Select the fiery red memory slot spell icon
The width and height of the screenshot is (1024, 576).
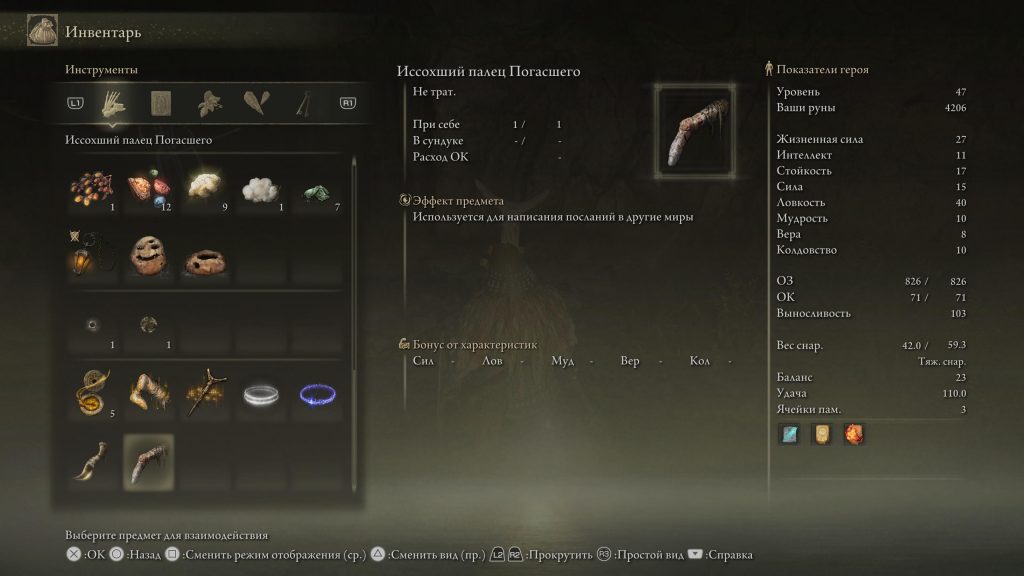click(x=853, y=434)
